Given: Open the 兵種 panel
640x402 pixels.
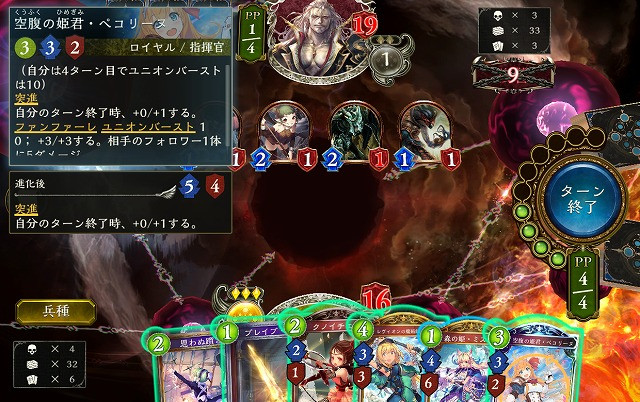Looking at the screenshot, I should [55, 311].
